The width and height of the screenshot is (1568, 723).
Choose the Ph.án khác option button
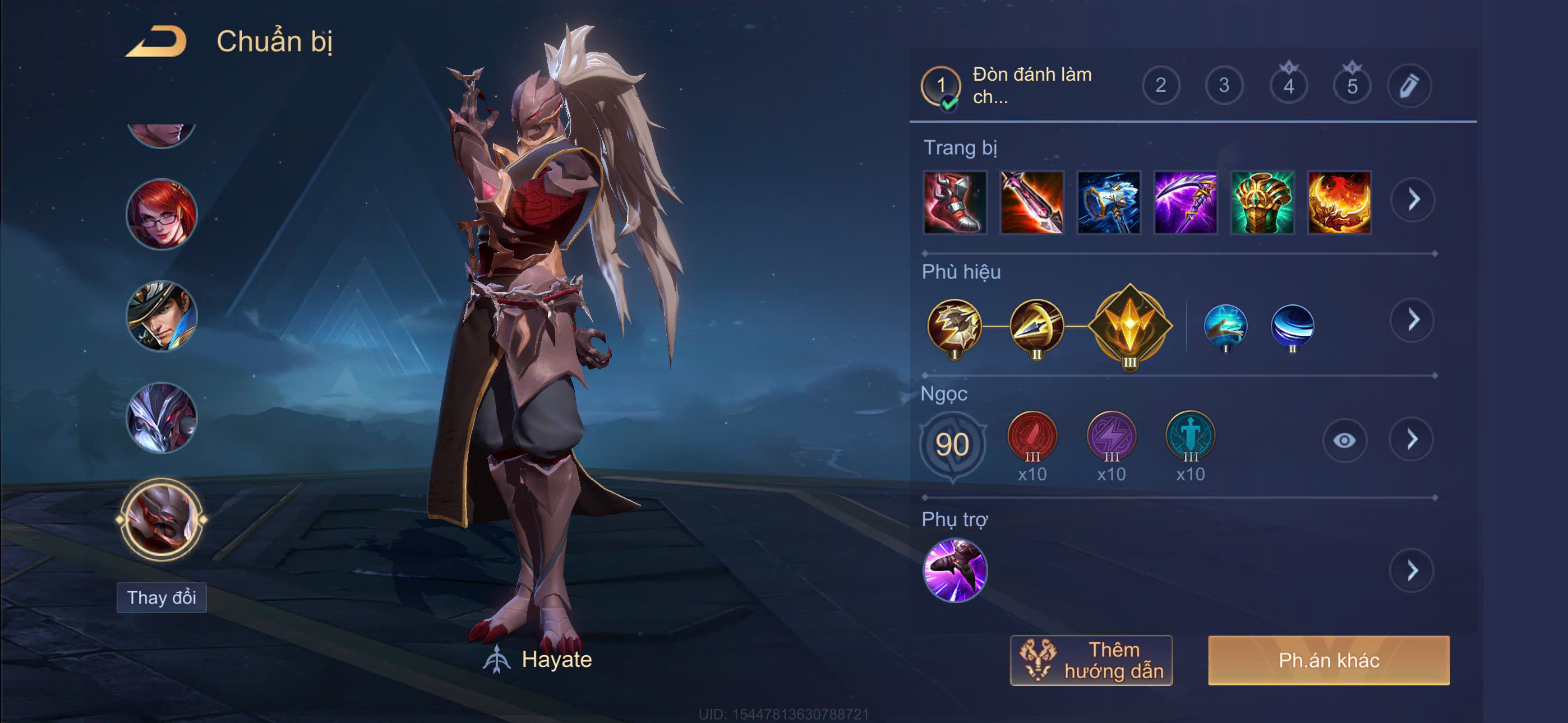pyautogui.click(x=1328, y=660)
